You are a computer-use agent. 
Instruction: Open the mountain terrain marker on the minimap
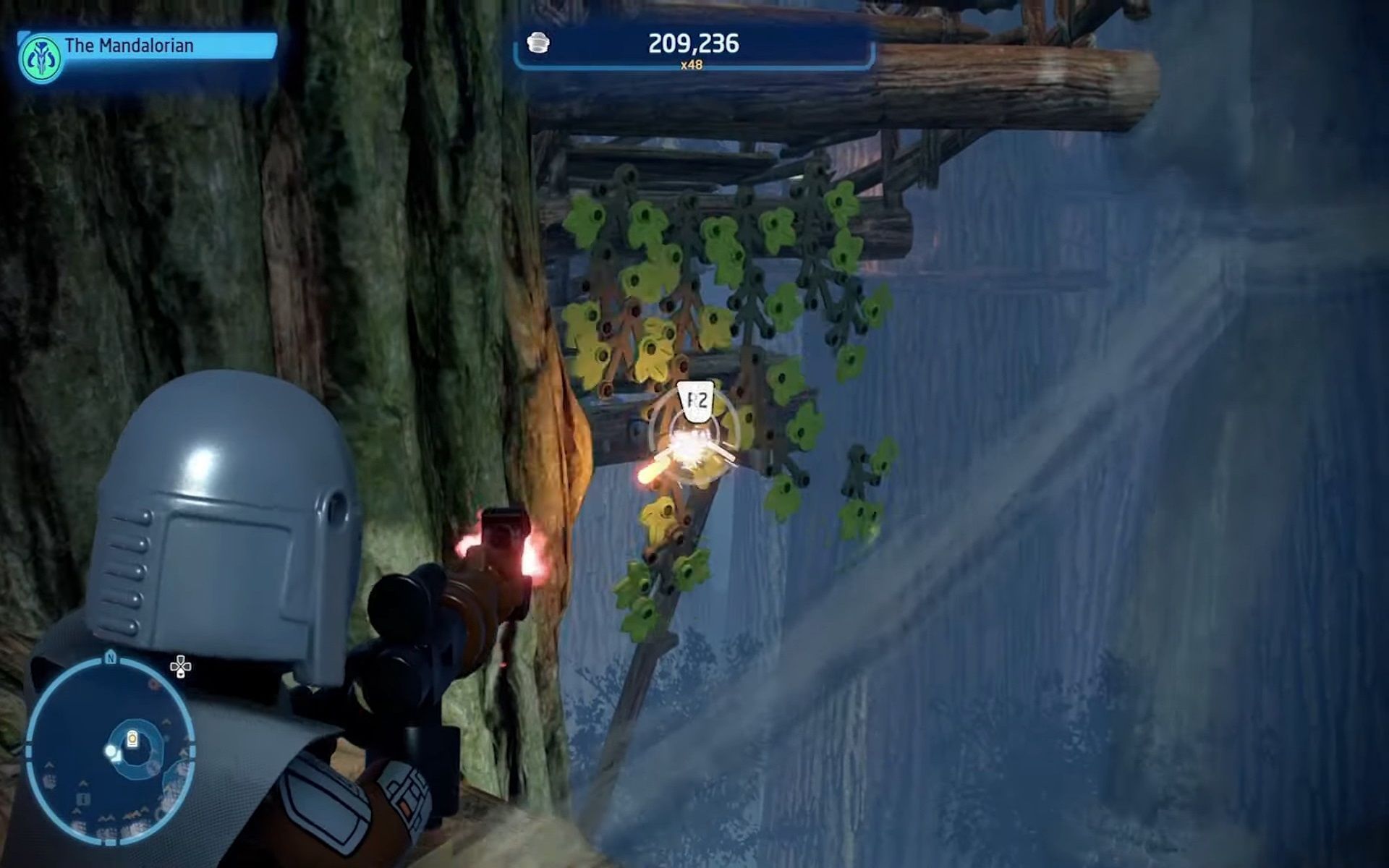point(107,817)
